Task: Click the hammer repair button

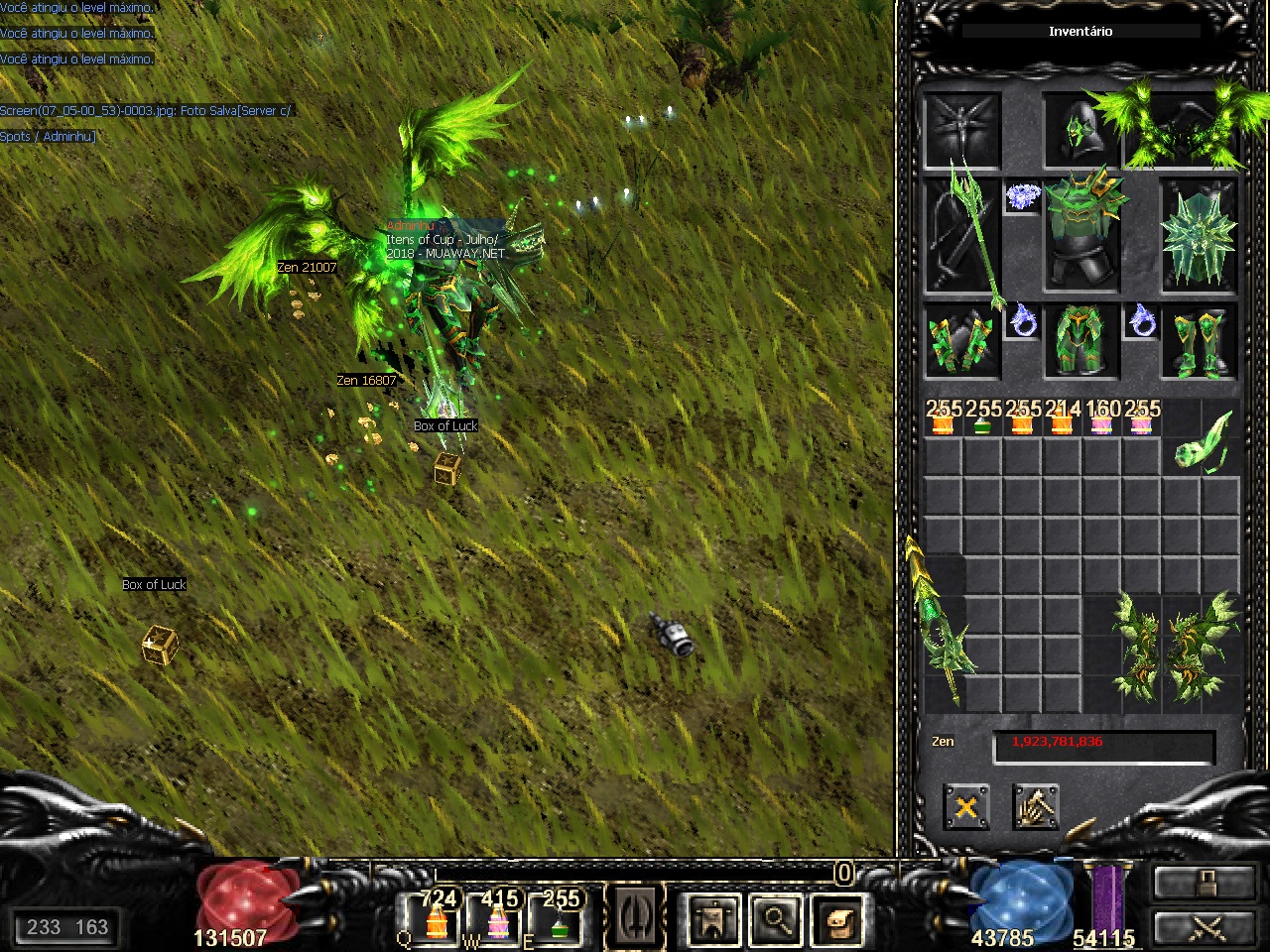Action: [x=1036, y=806]
